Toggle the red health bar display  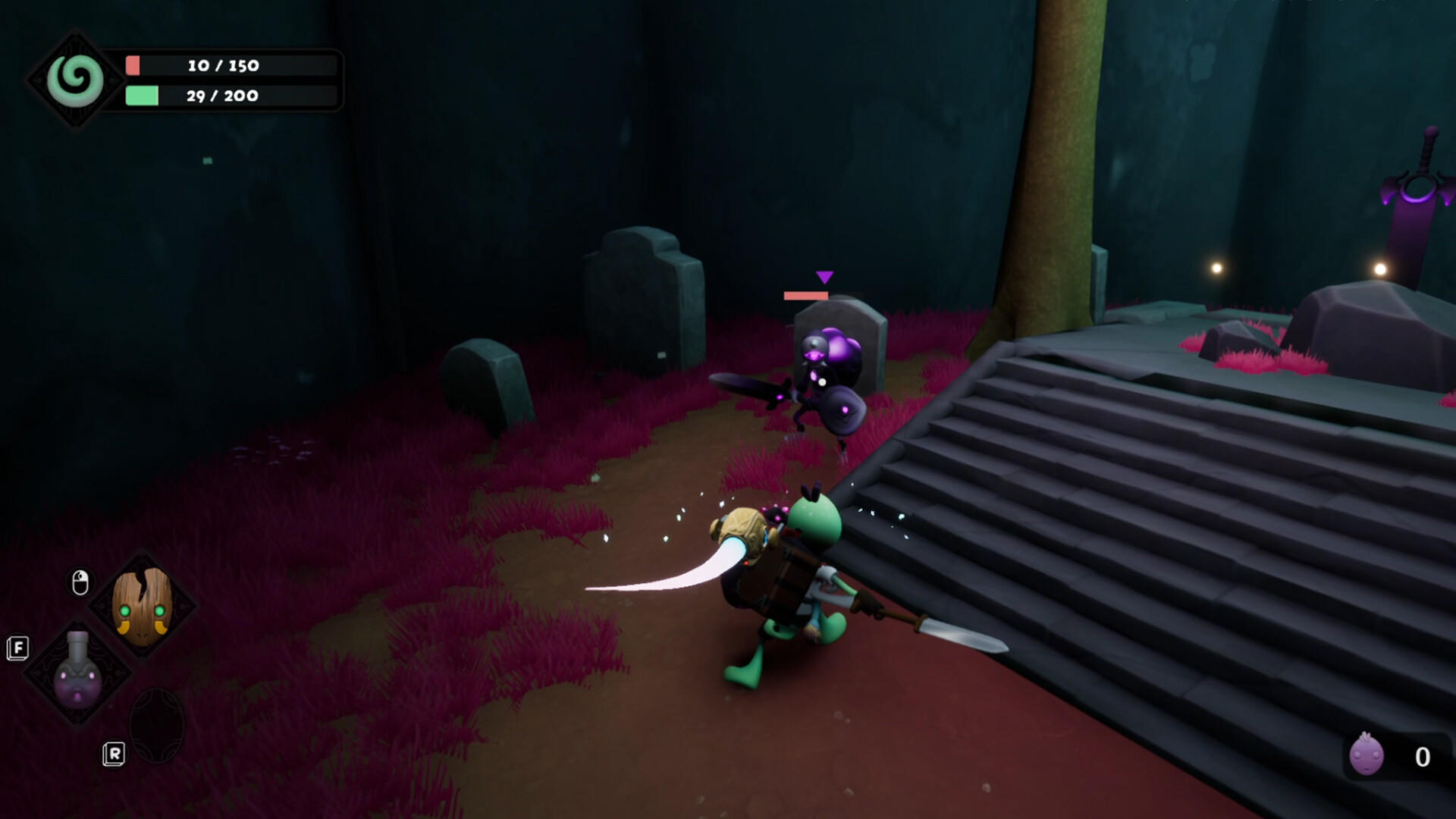pyautogui.click(x=227, y=66)
